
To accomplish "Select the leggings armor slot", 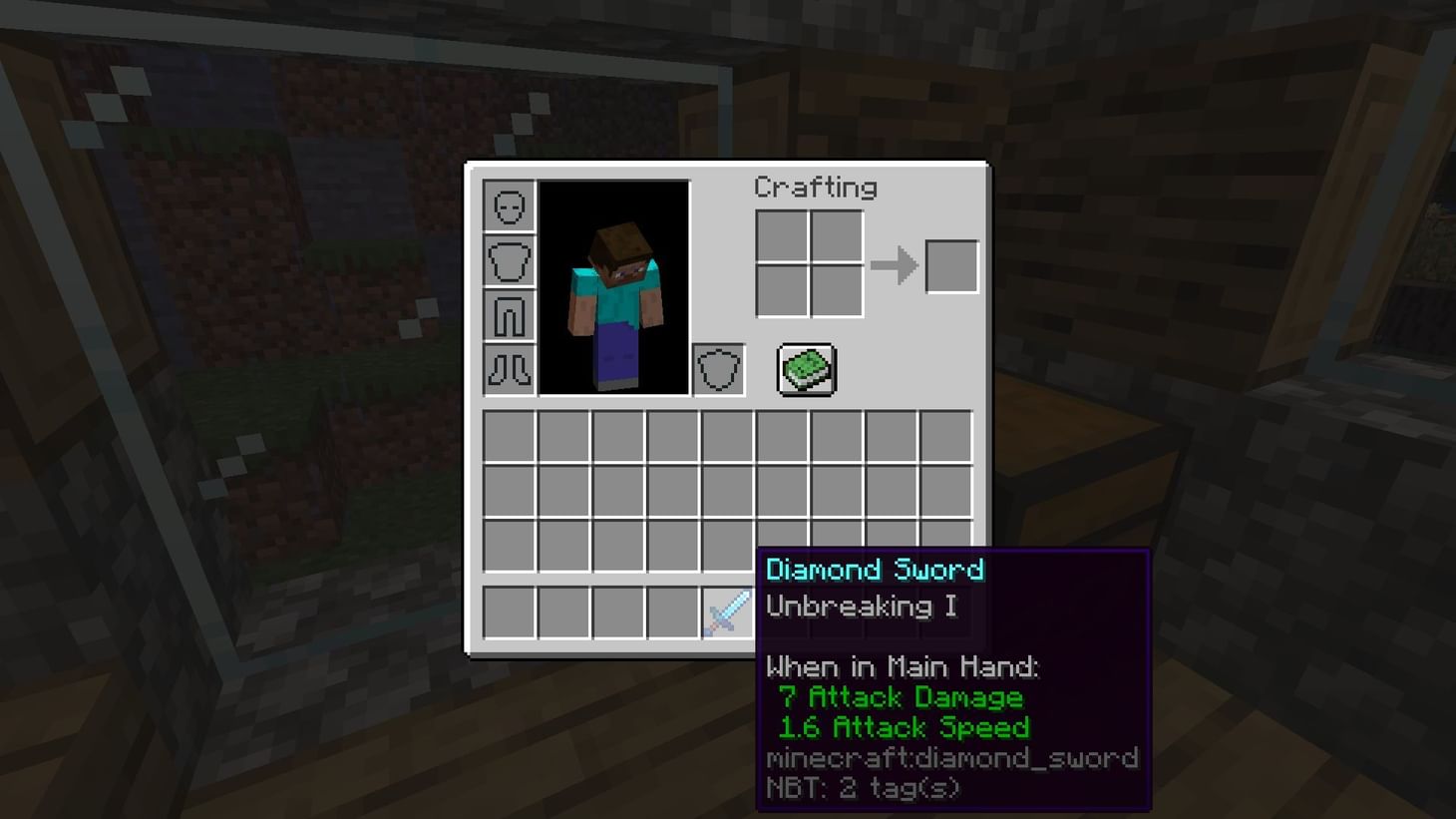I will click(509, 315).
